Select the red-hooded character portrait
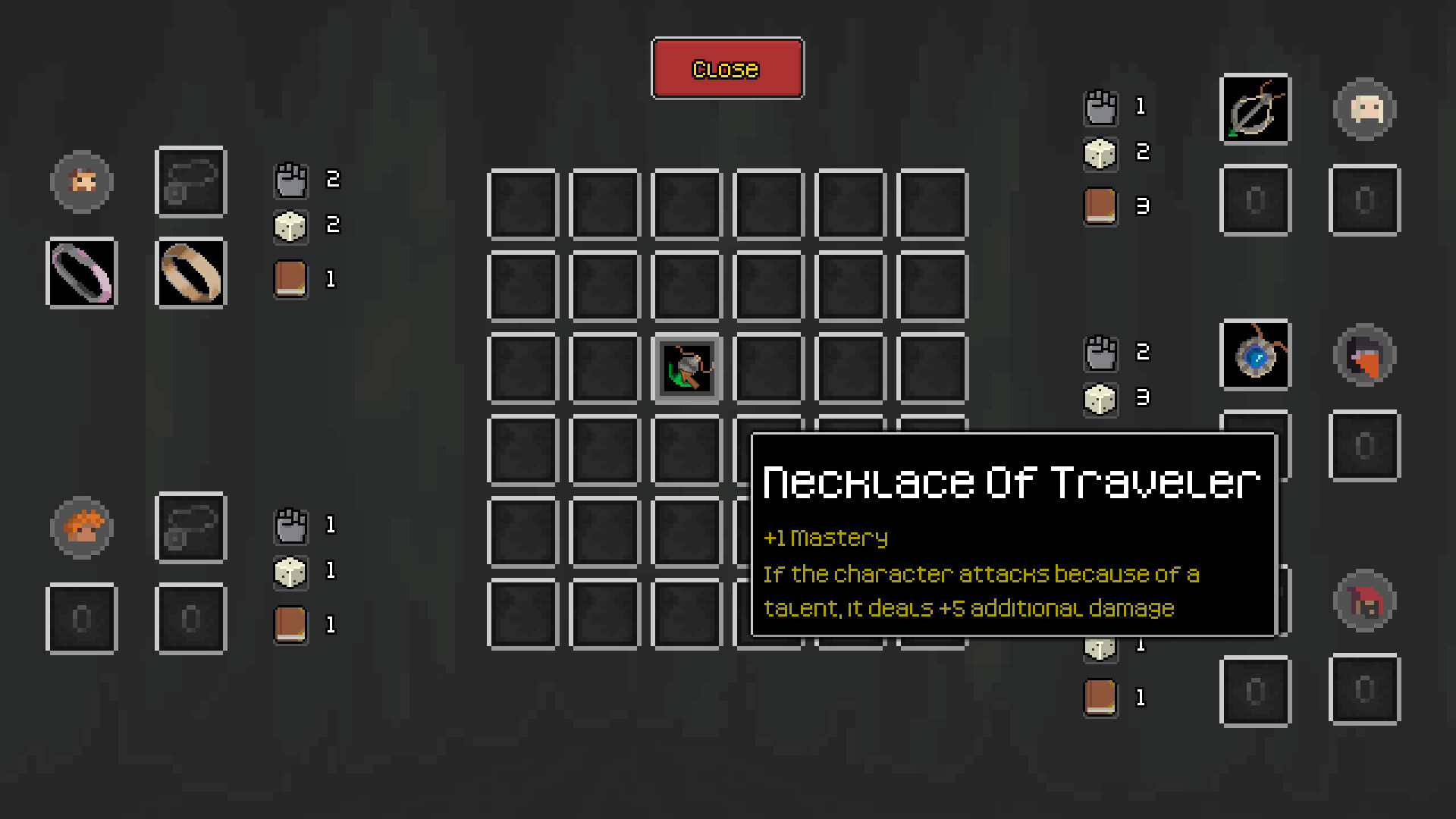The width and height of the screenshot is (1456, 819). 1363,599
